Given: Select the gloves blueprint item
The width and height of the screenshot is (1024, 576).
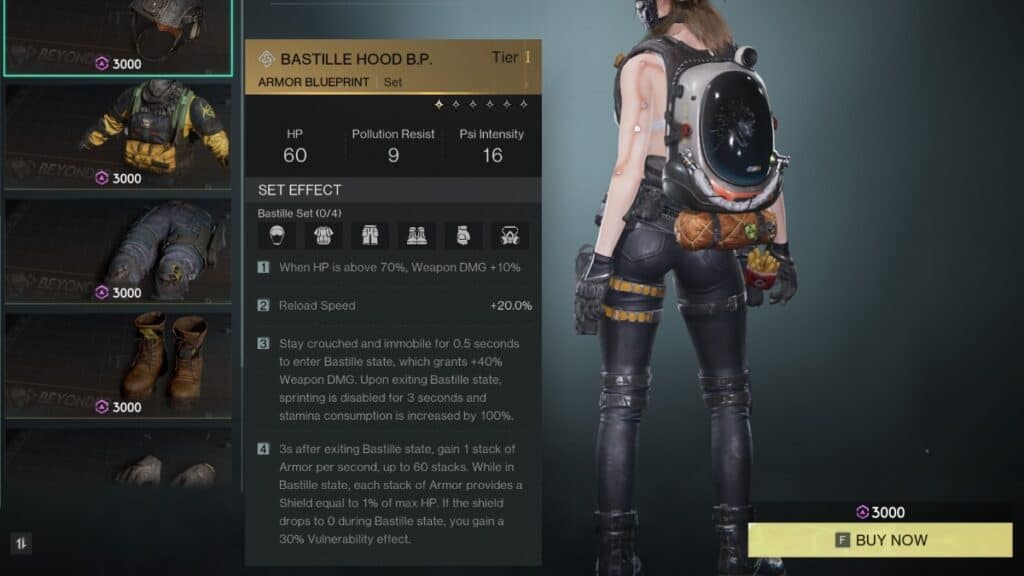Looking at the screenshot, I should 118,460.
